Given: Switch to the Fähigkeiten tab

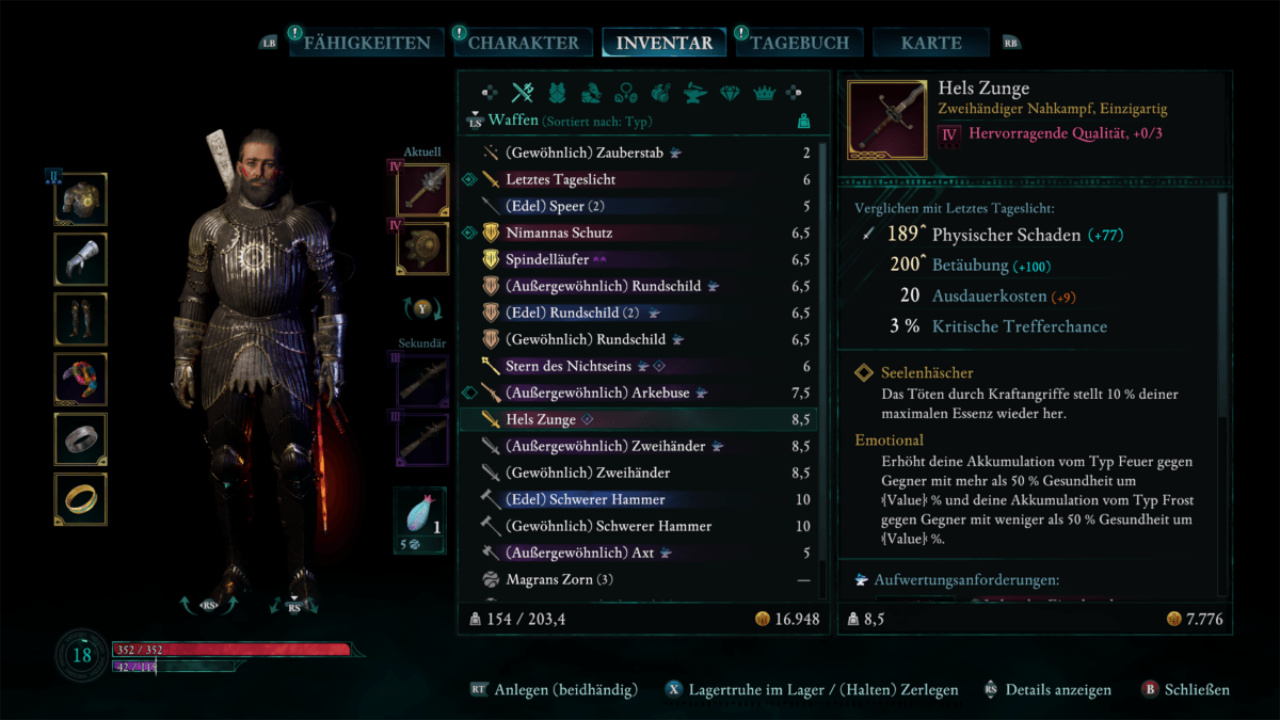Looking at the screenshot, I should click(x=366, y=43).
